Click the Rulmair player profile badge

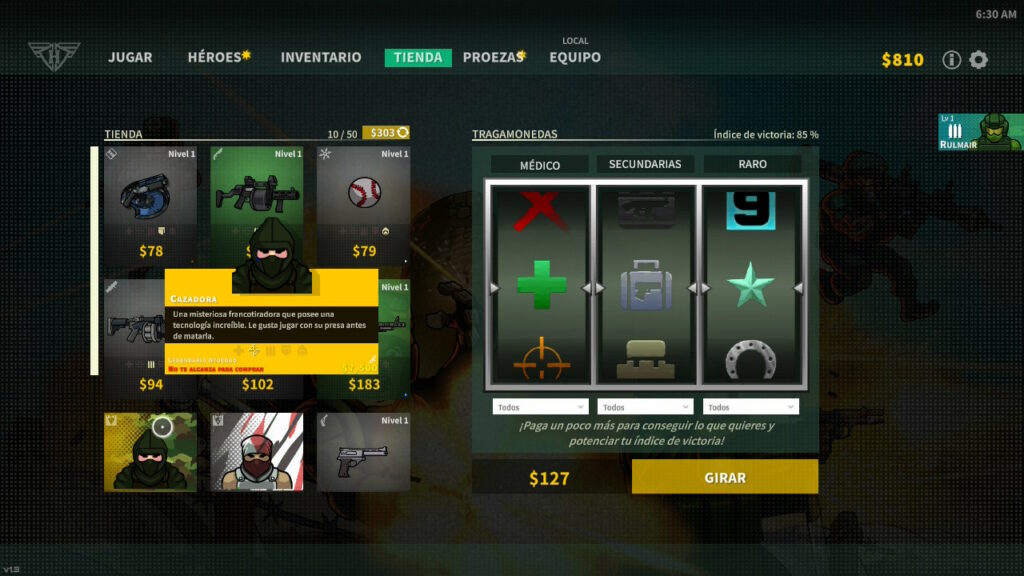pyautogui.click(x=980, y=132)
